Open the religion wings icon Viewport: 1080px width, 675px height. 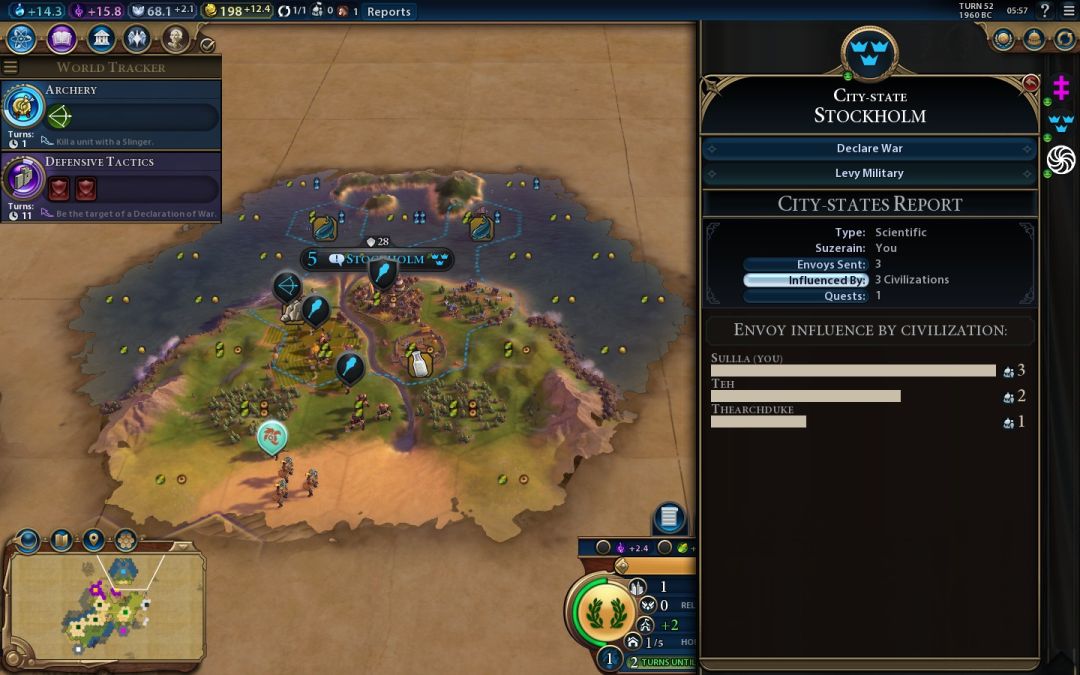point(138,39)
